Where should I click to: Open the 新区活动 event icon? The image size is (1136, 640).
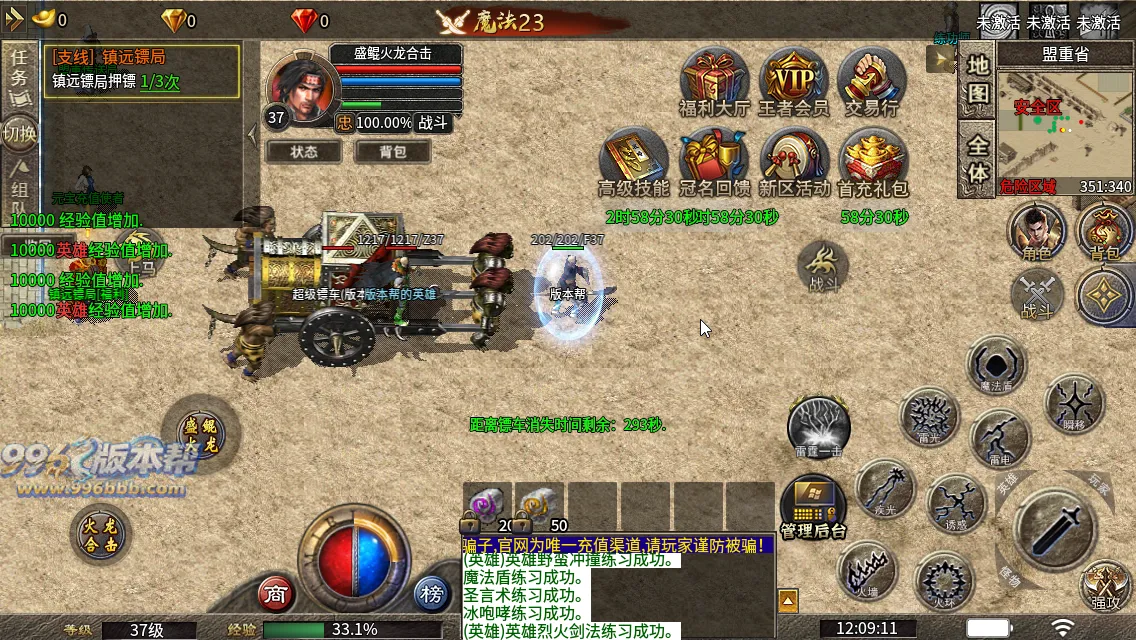(x=794, y=158)
